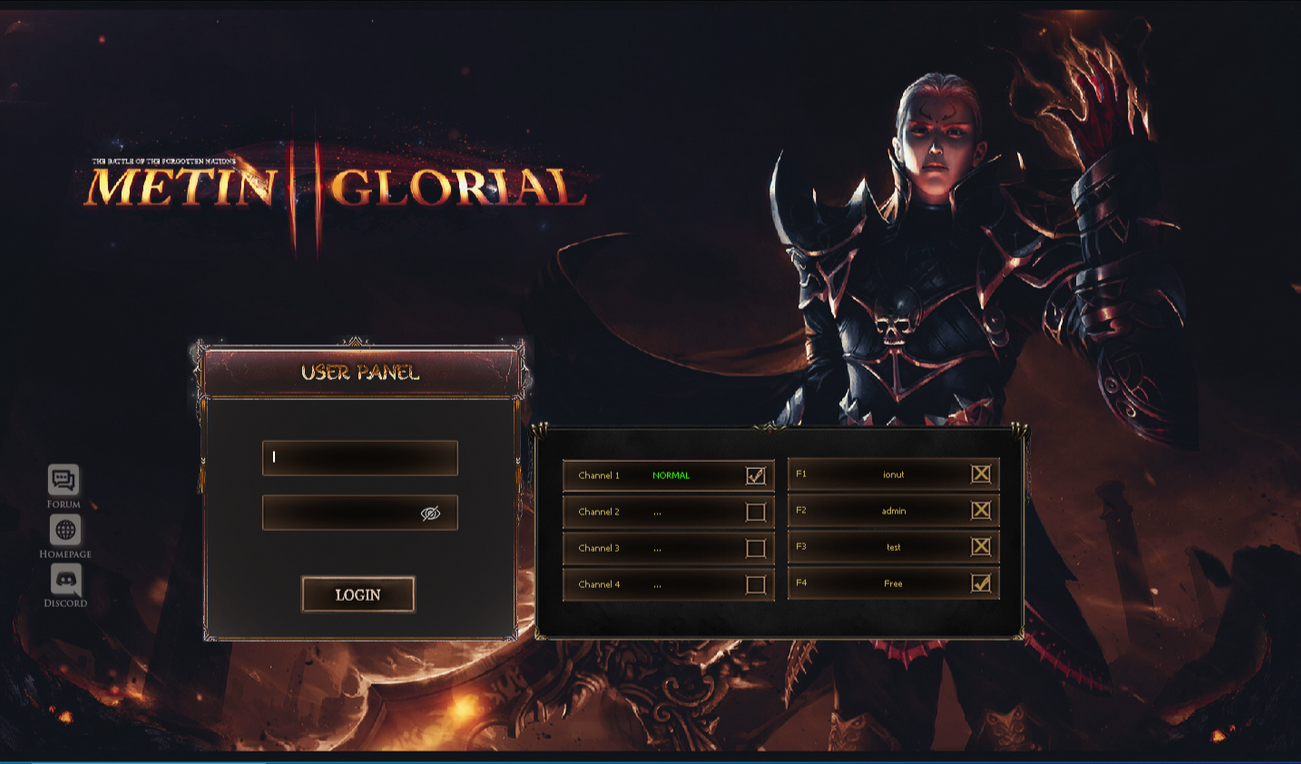Tick the Channel 3 checkbox
Screen dimensions: 1301x764
click(756, 548)
